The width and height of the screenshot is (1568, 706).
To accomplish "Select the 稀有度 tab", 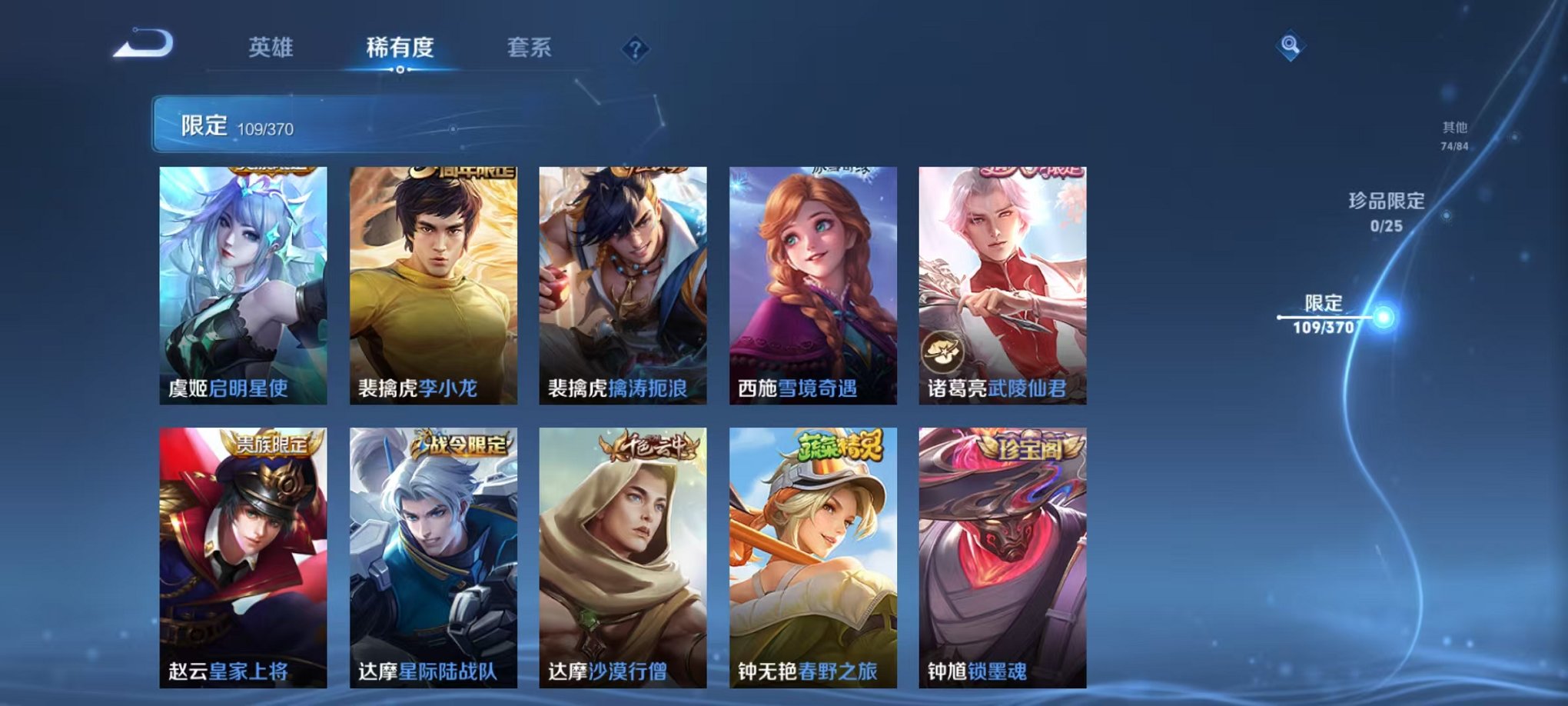I will [x=399, y=46].
